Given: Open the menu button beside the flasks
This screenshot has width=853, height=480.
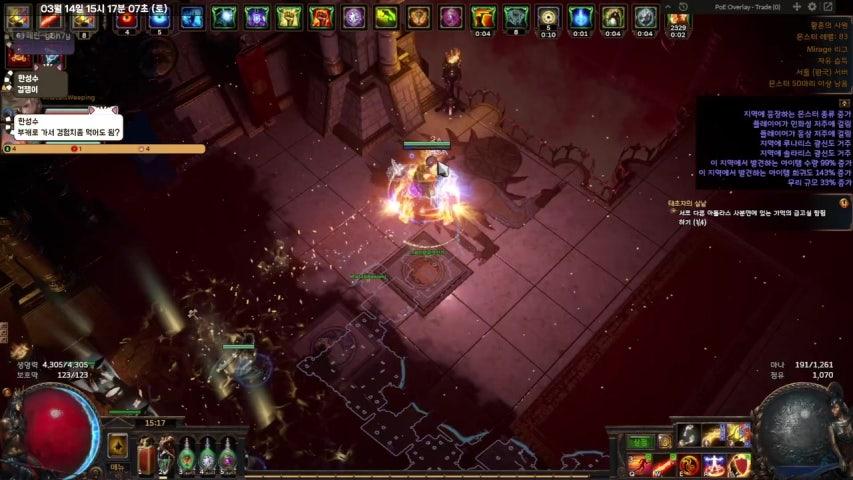Looking at the screenshot, I should point(118,447).
